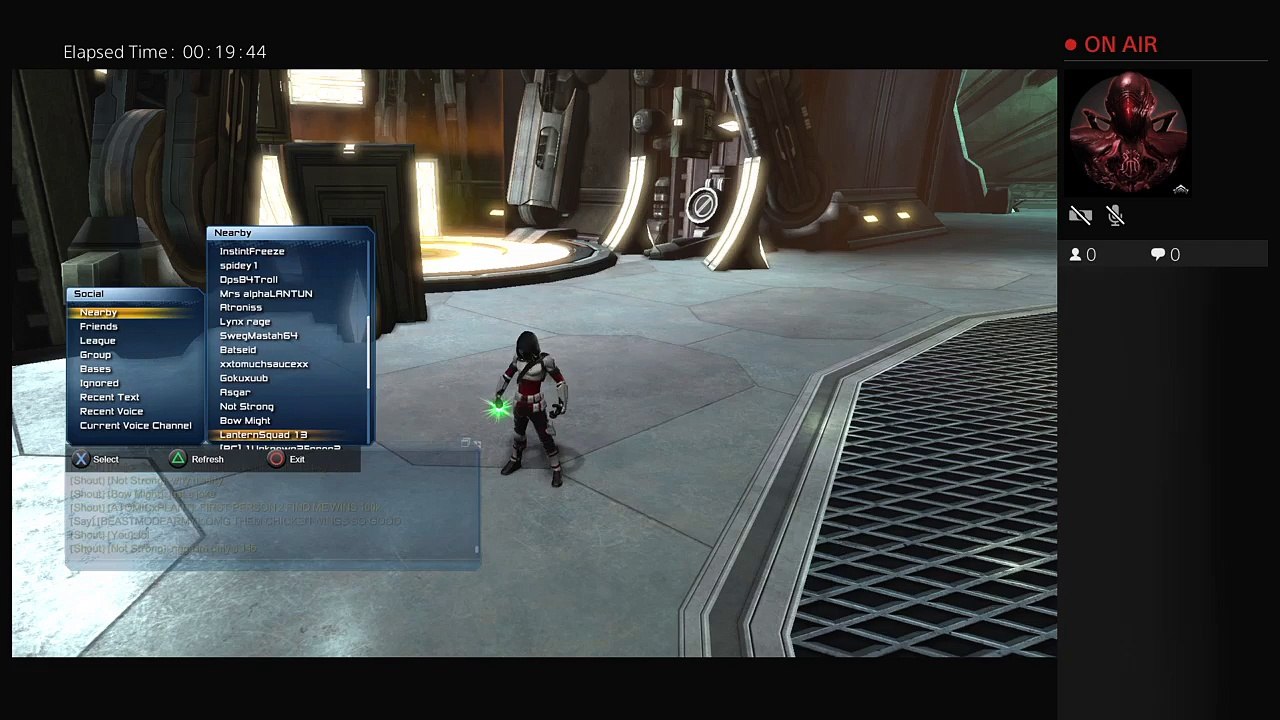Choose nearby player xxtomuchsaucexx
Image resolution: width=1280 pixels, height=720 pixels.
[264, 364]
